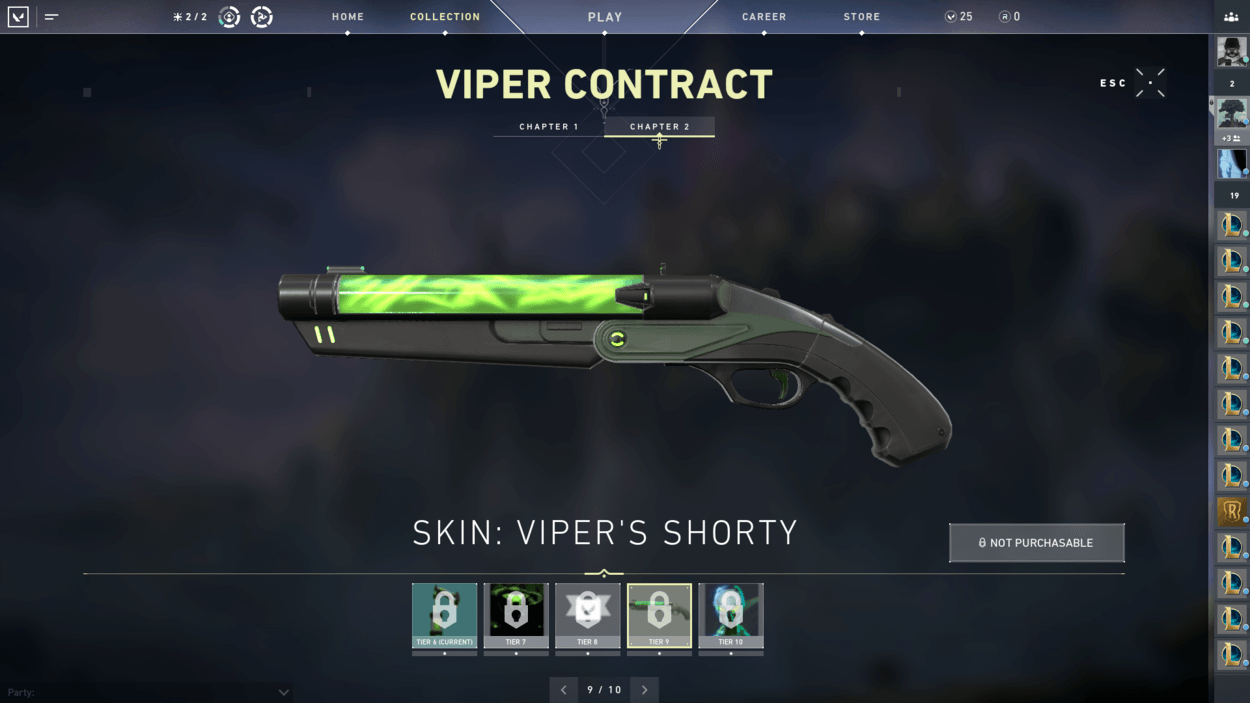Open the Career section

(764, 17)
